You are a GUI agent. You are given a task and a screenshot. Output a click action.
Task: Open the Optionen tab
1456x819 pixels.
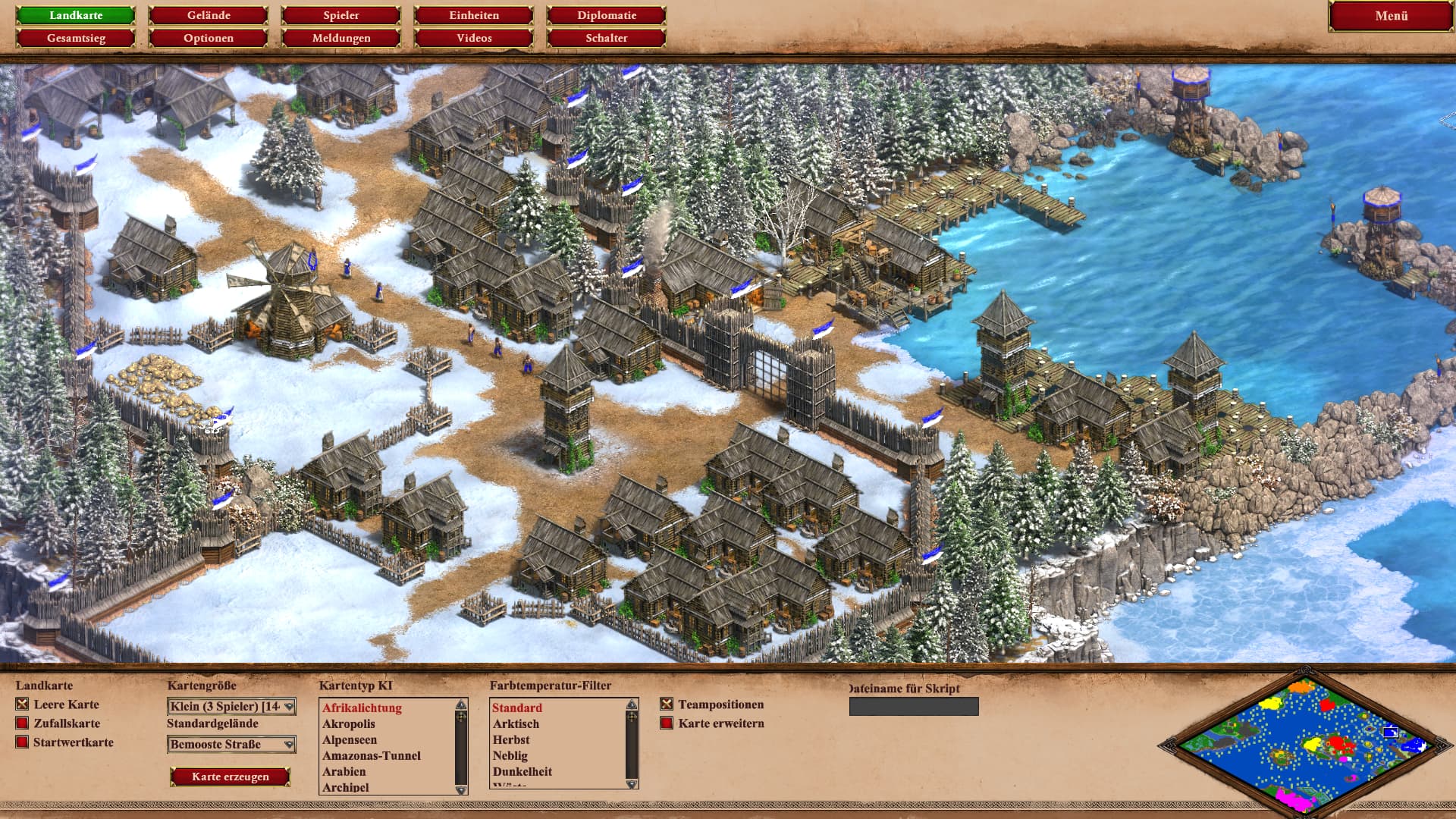tap(209, 38)
